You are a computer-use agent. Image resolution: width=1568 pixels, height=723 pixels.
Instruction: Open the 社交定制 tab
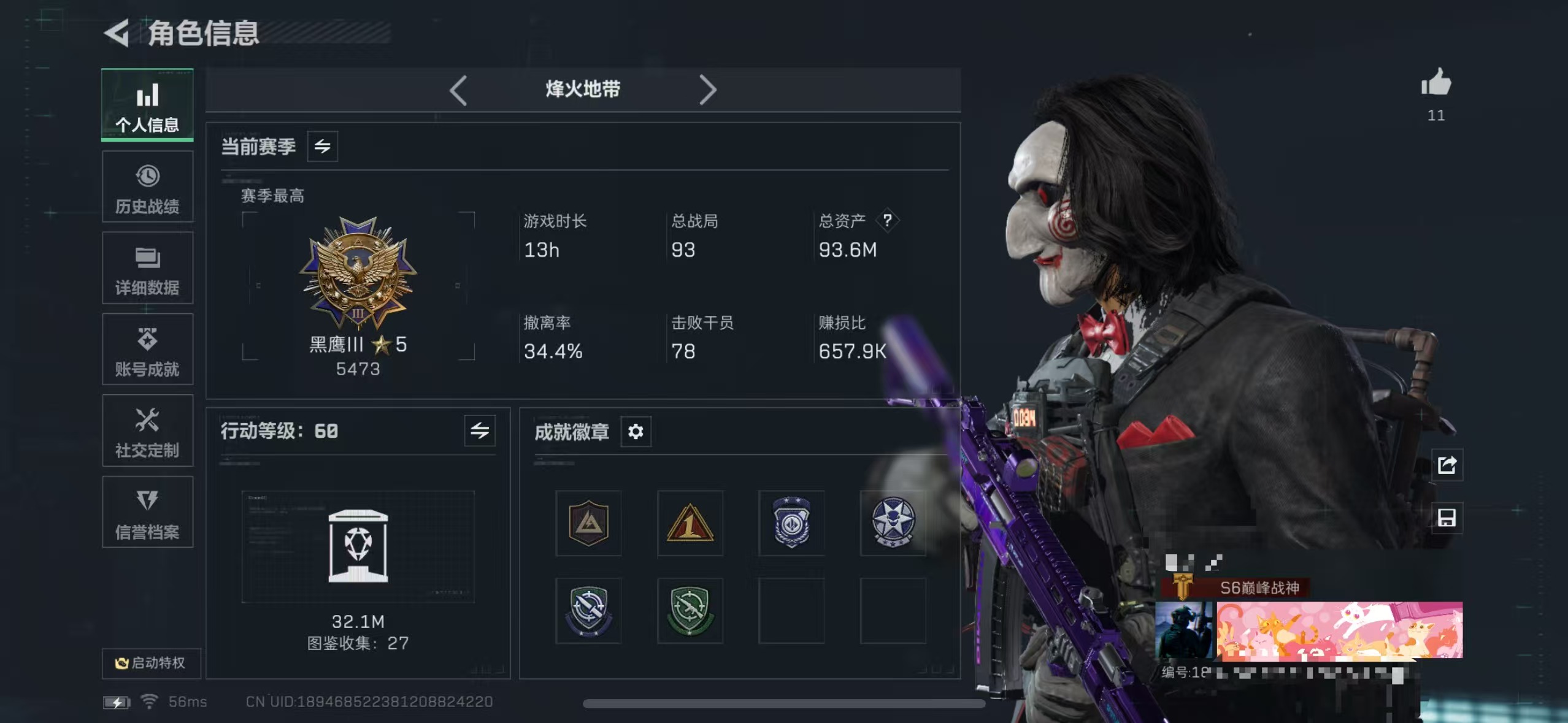147,431
